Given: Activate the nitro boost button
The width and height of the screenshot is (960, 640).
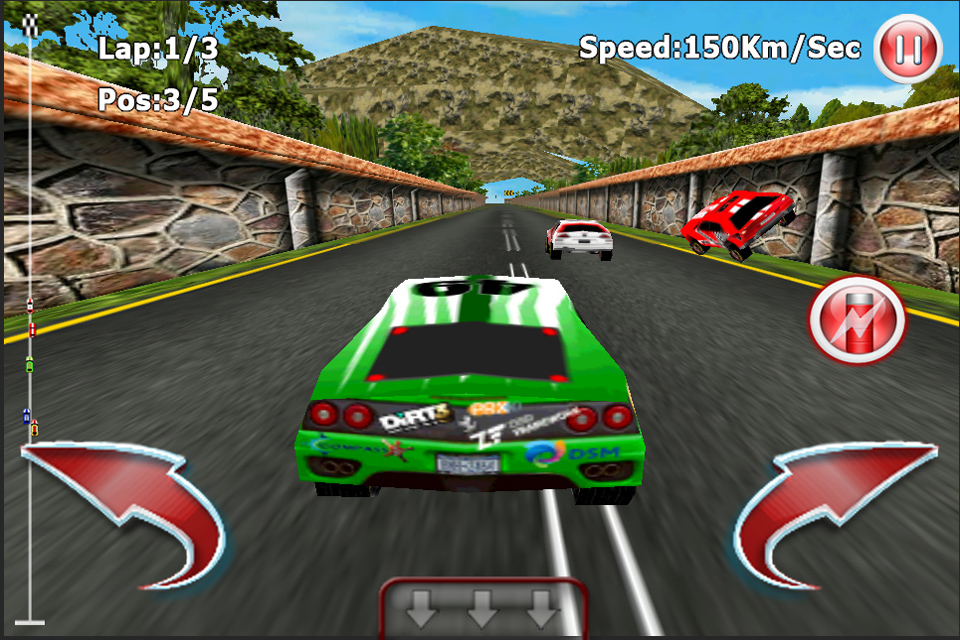Looking at the screenshot, I should [x=857, y=320].
